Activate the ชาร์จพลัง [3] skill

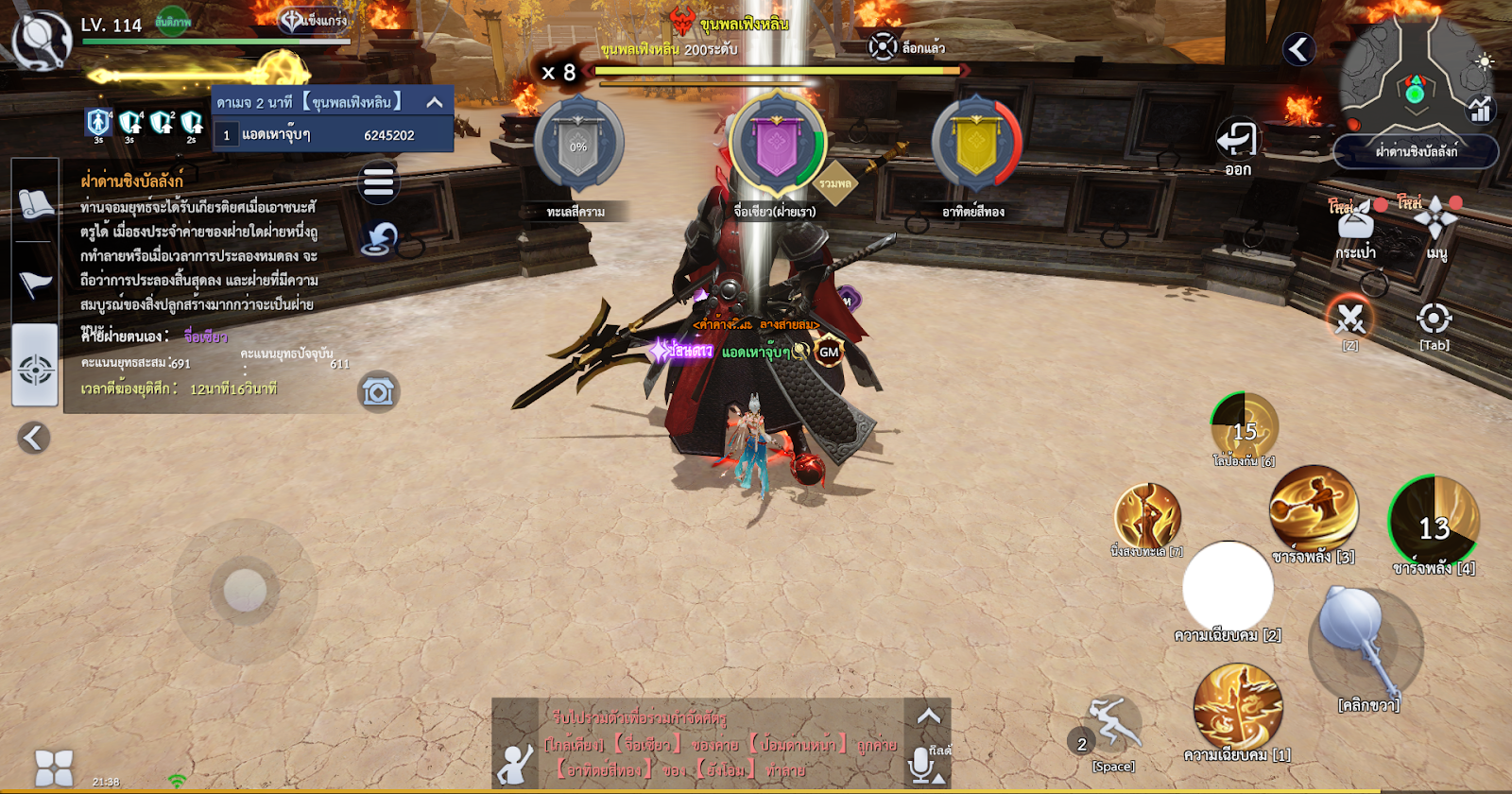pyautogui.click(x=1313, y=509)
